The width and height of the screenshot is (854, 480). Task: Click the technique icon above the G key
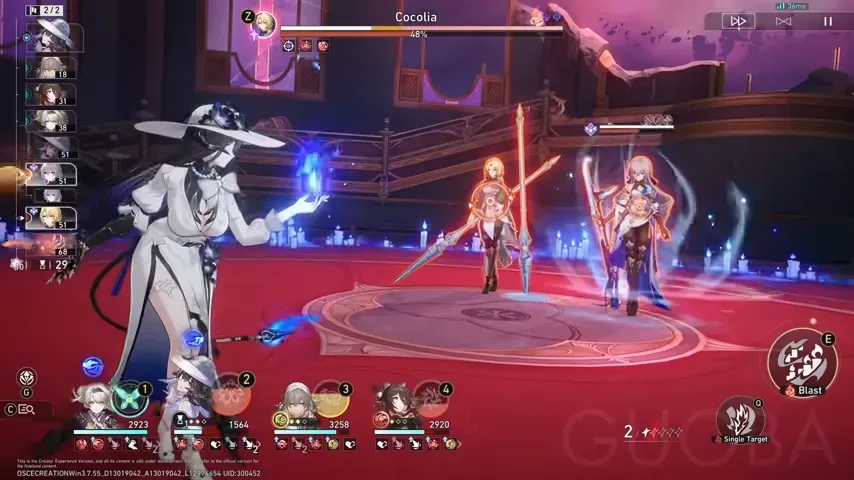pos(26,378)
